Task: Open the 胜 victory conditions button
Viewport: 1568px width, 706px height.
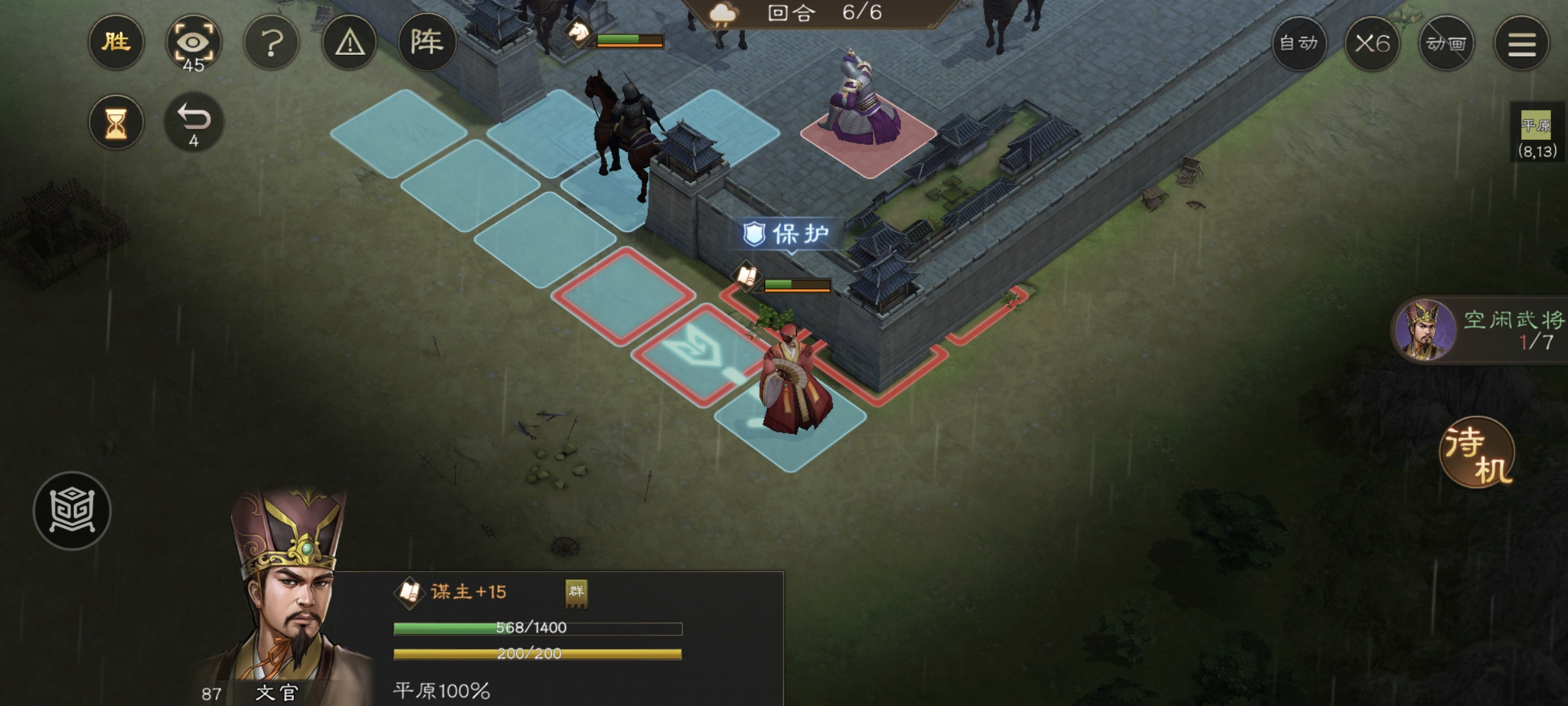Action: [116, 43]
